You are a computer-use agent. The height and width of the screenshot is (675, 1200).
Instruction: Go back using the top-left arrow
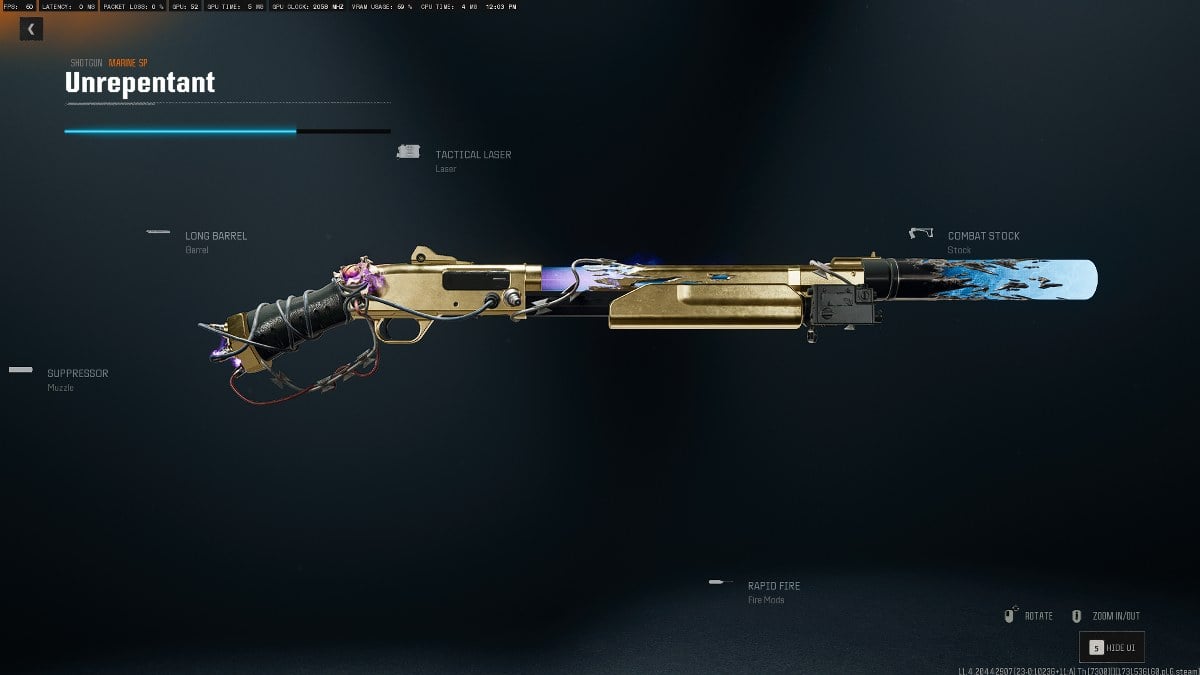[31, 30]
